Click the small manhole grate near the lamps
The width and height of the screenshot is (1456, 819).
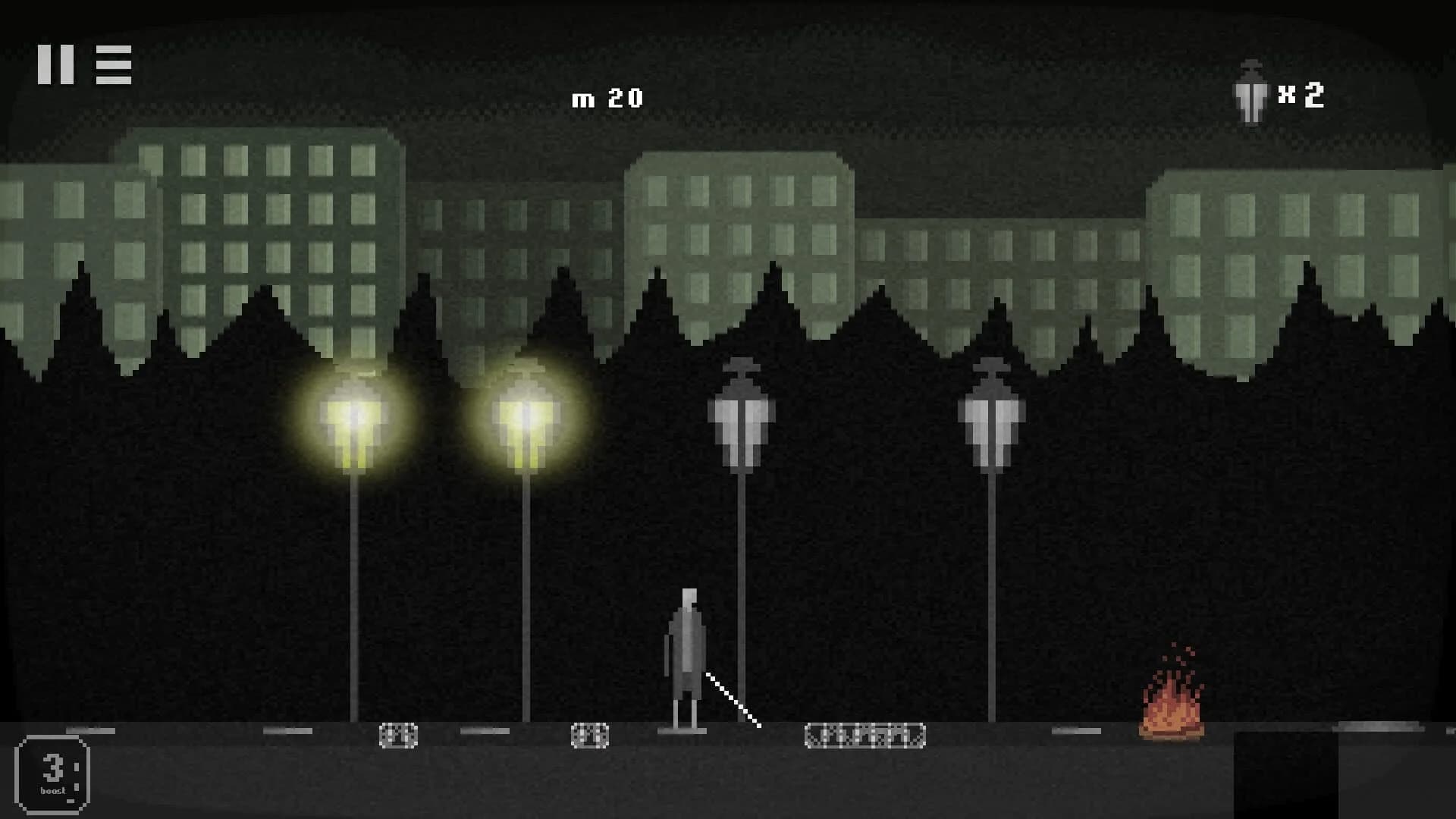tap(398, 734)
